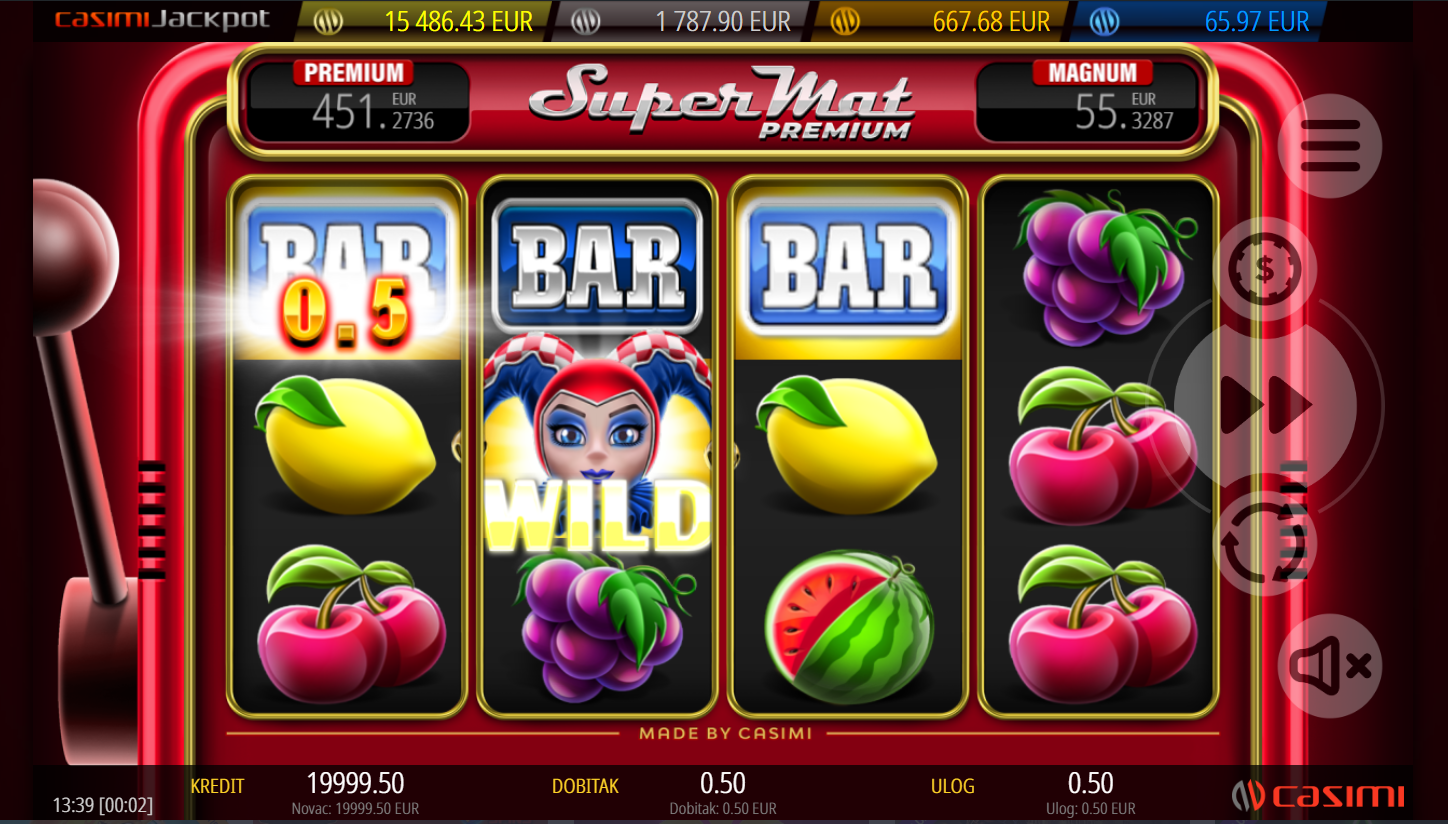This screenshot has width=1448, height=824.
Task: Open the hamburger menu
Action: (x=1330, y=146)
